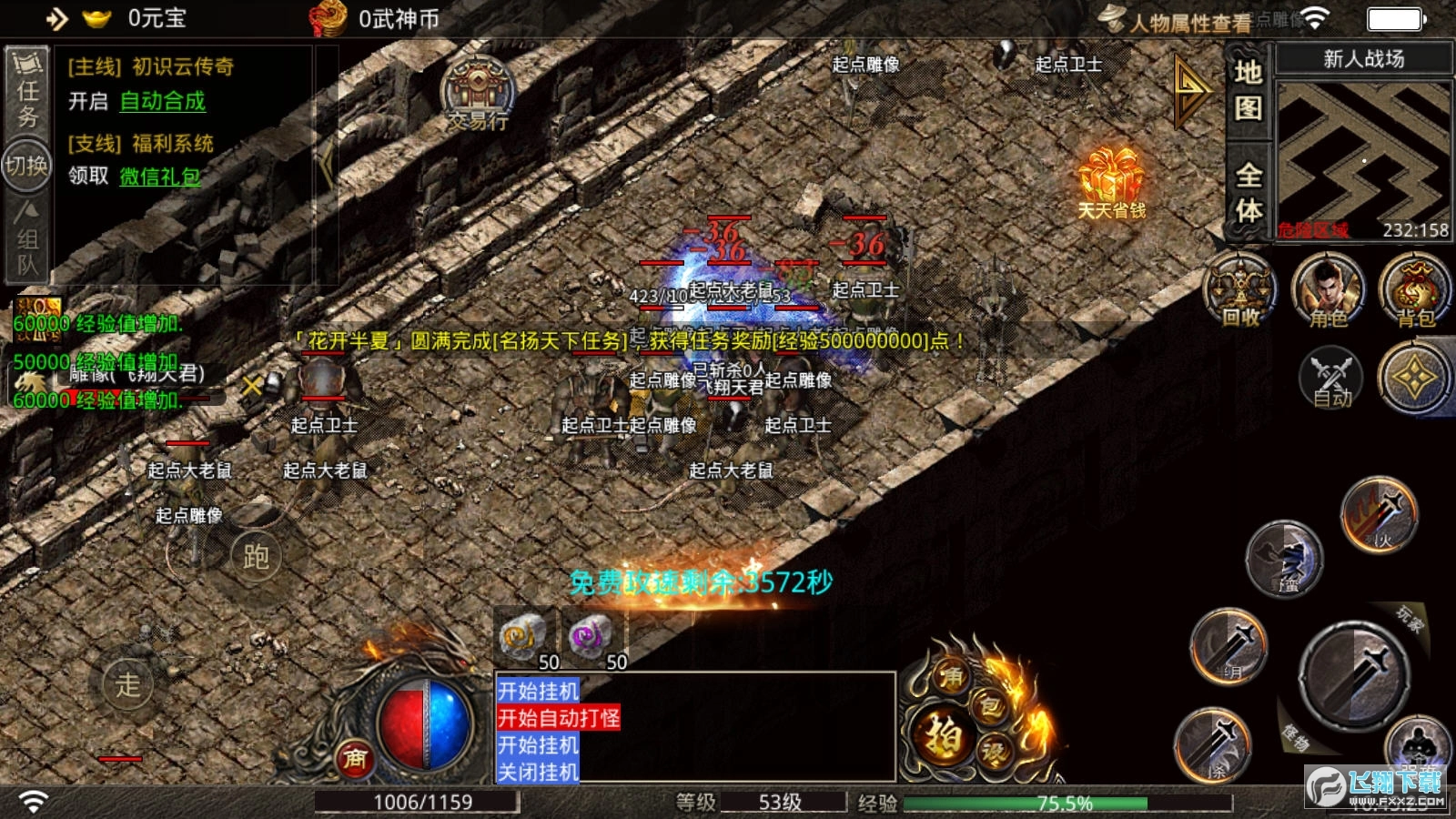Screen dimensions: 1456x819
Task: Open the red 商 shop button
Action: (x=355, y=758)
